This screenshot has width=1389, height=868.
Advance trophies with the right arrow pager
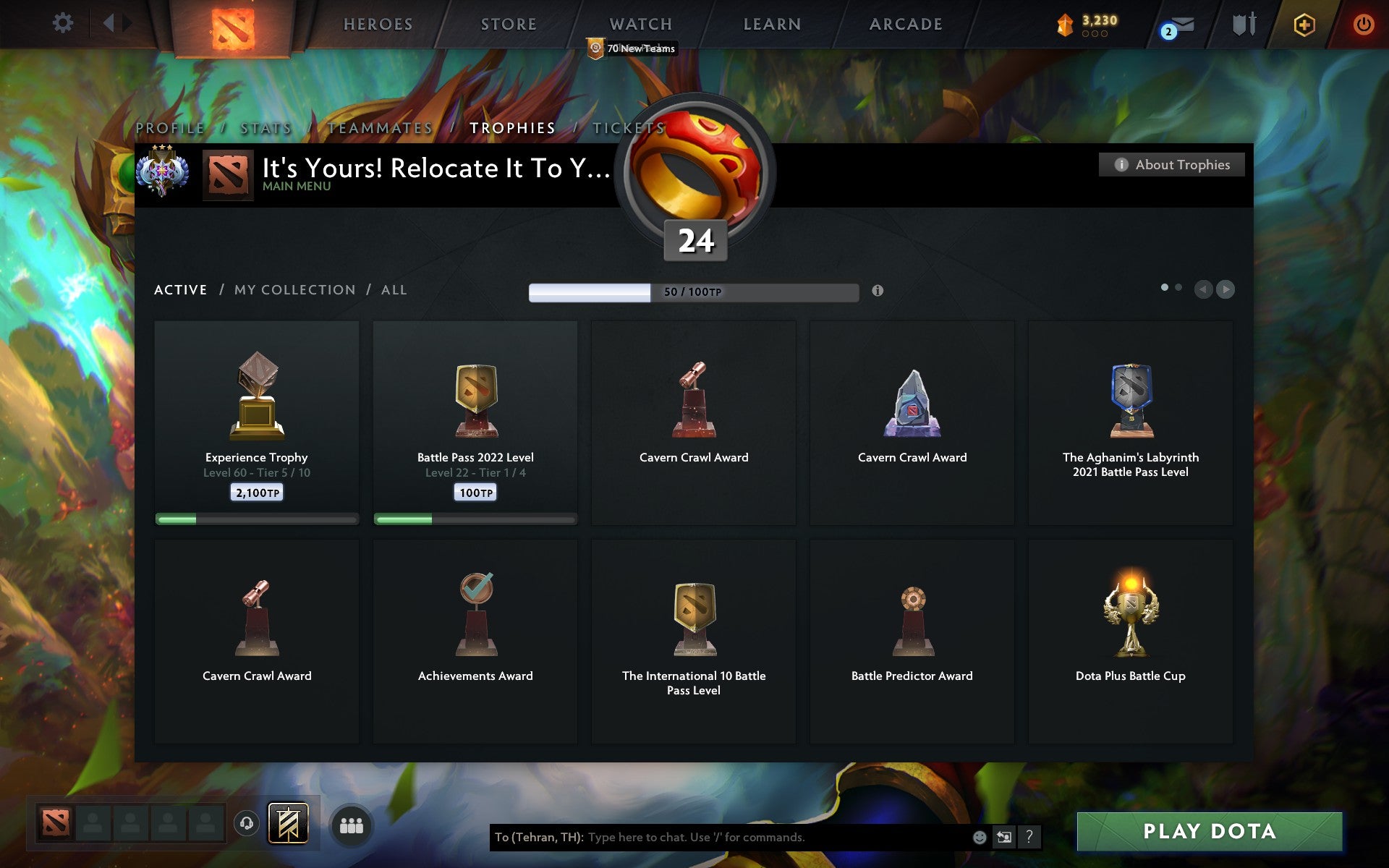click(x=1226, y=289)
